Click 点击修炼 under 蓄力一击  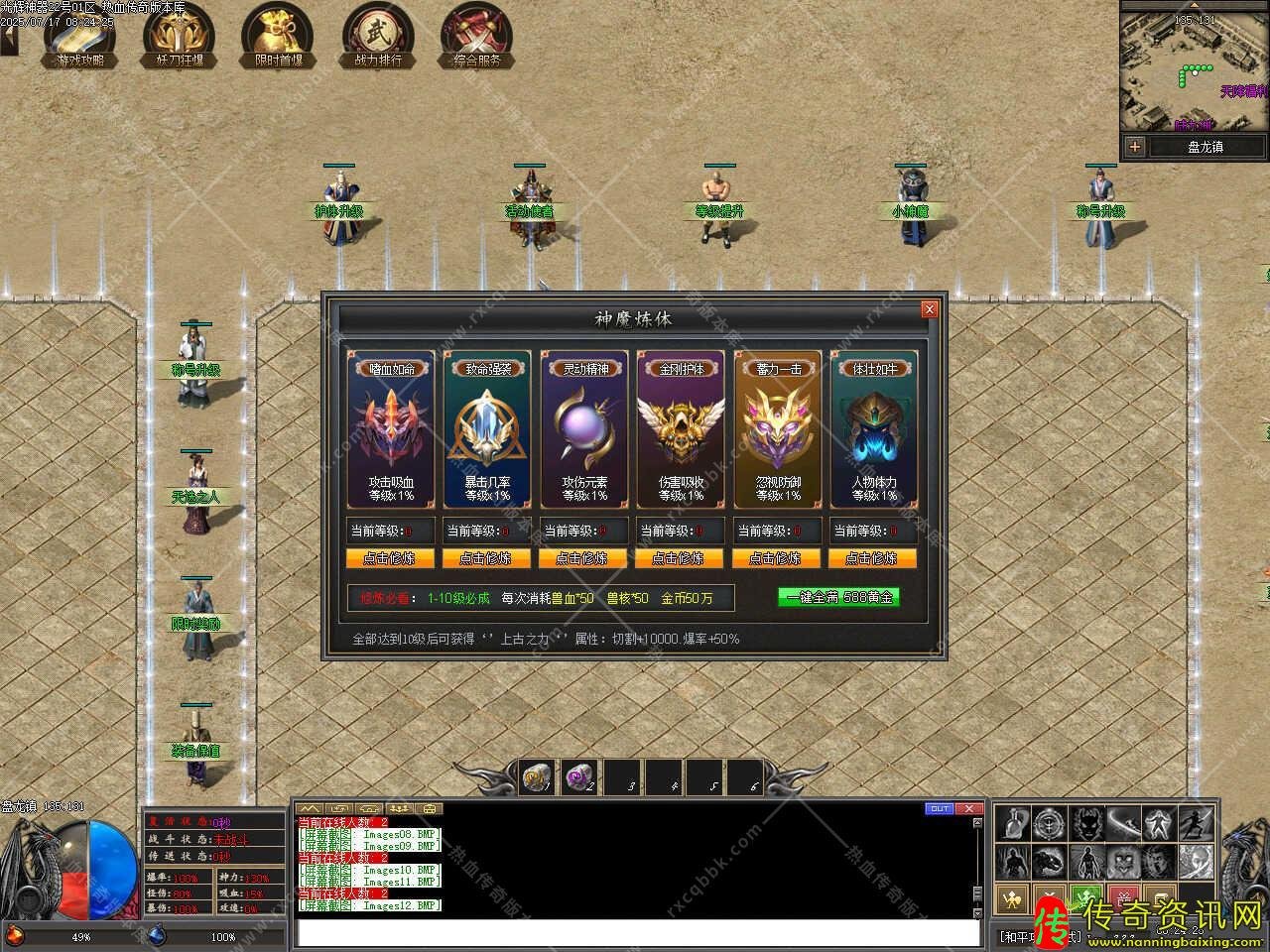(x=776, y=558)
